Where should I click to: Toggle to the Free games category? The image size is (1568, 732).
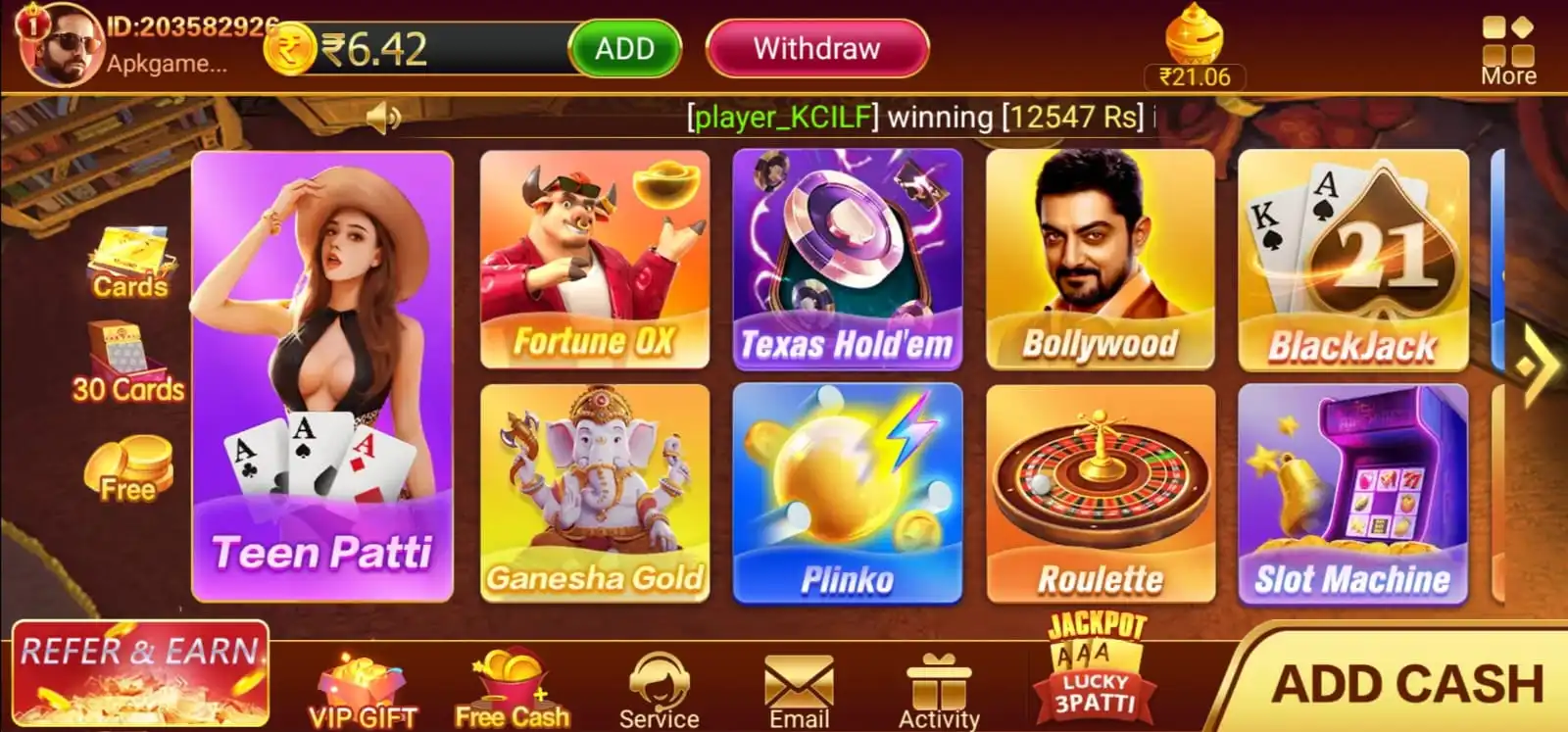click(129, 470)
